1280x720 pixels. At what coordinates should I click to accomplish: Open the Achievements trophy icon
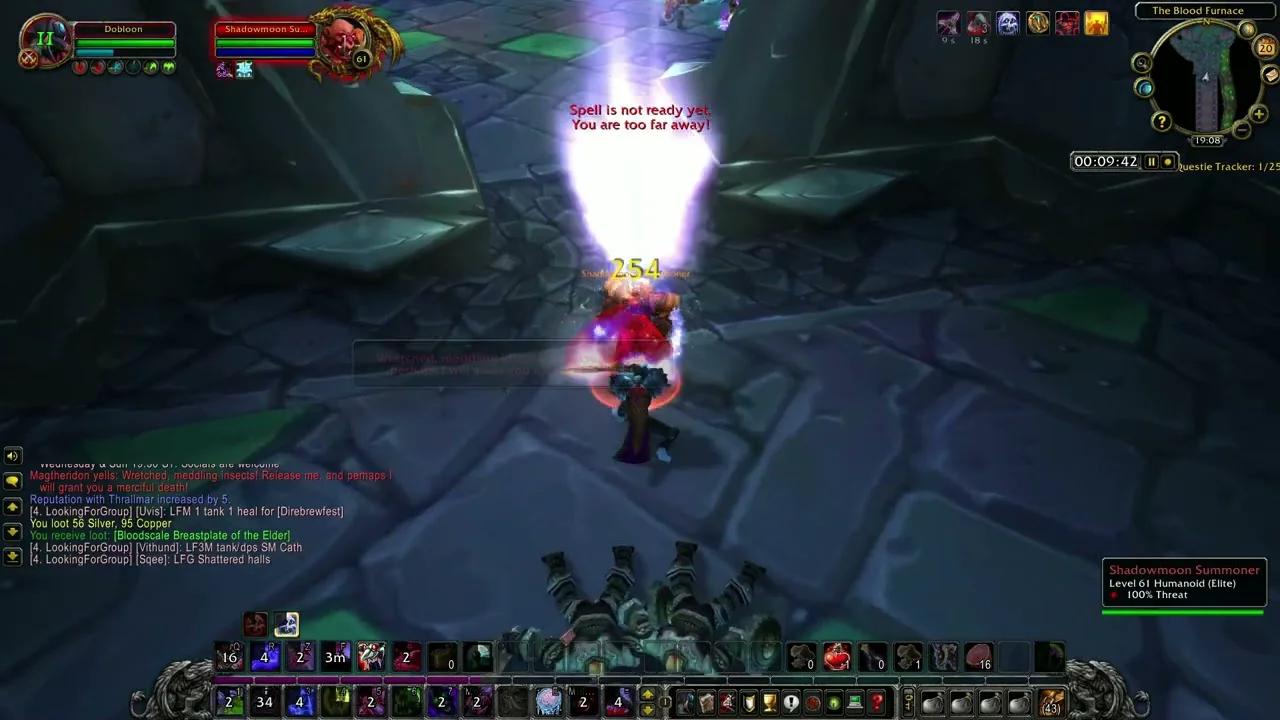coord(769,700)
